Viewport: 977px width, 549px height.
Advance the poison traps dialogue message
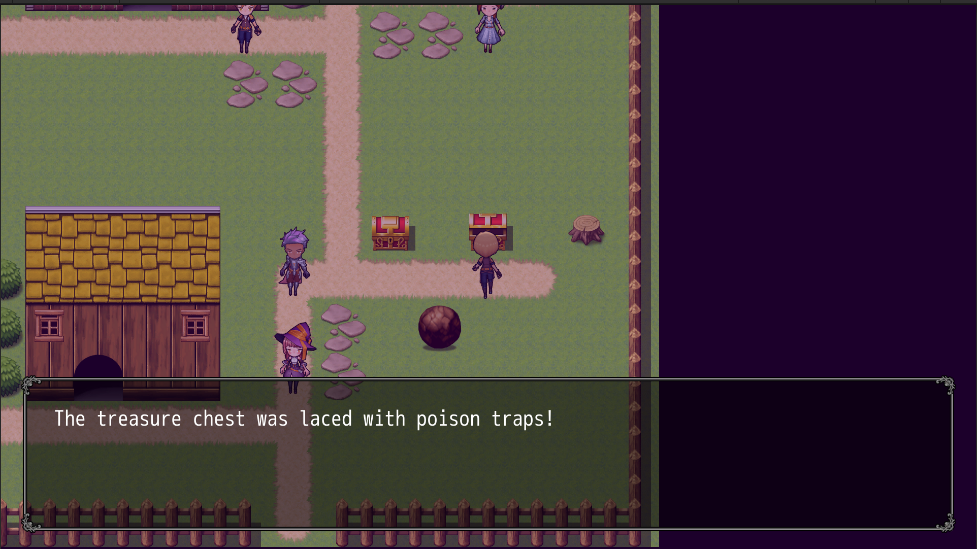coord(488,454)
